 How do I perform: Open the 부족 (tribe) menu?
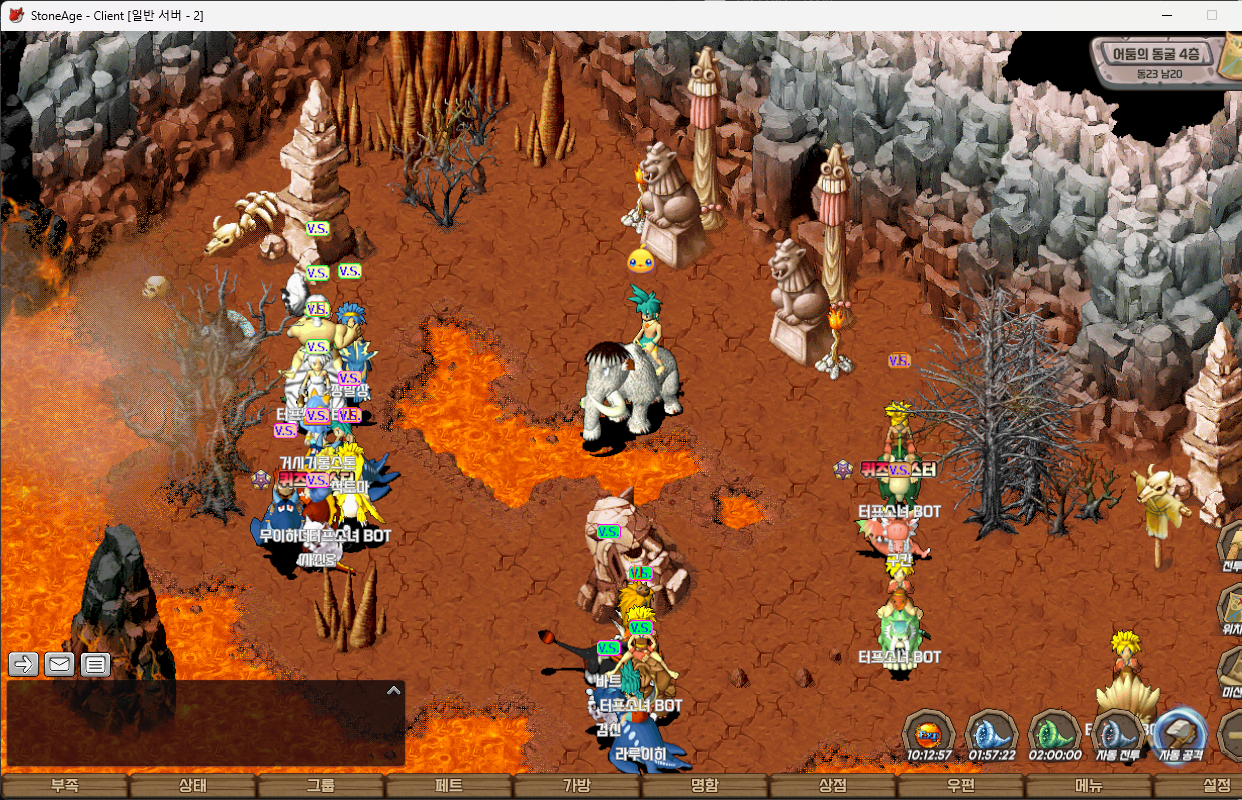click(64, 786)
